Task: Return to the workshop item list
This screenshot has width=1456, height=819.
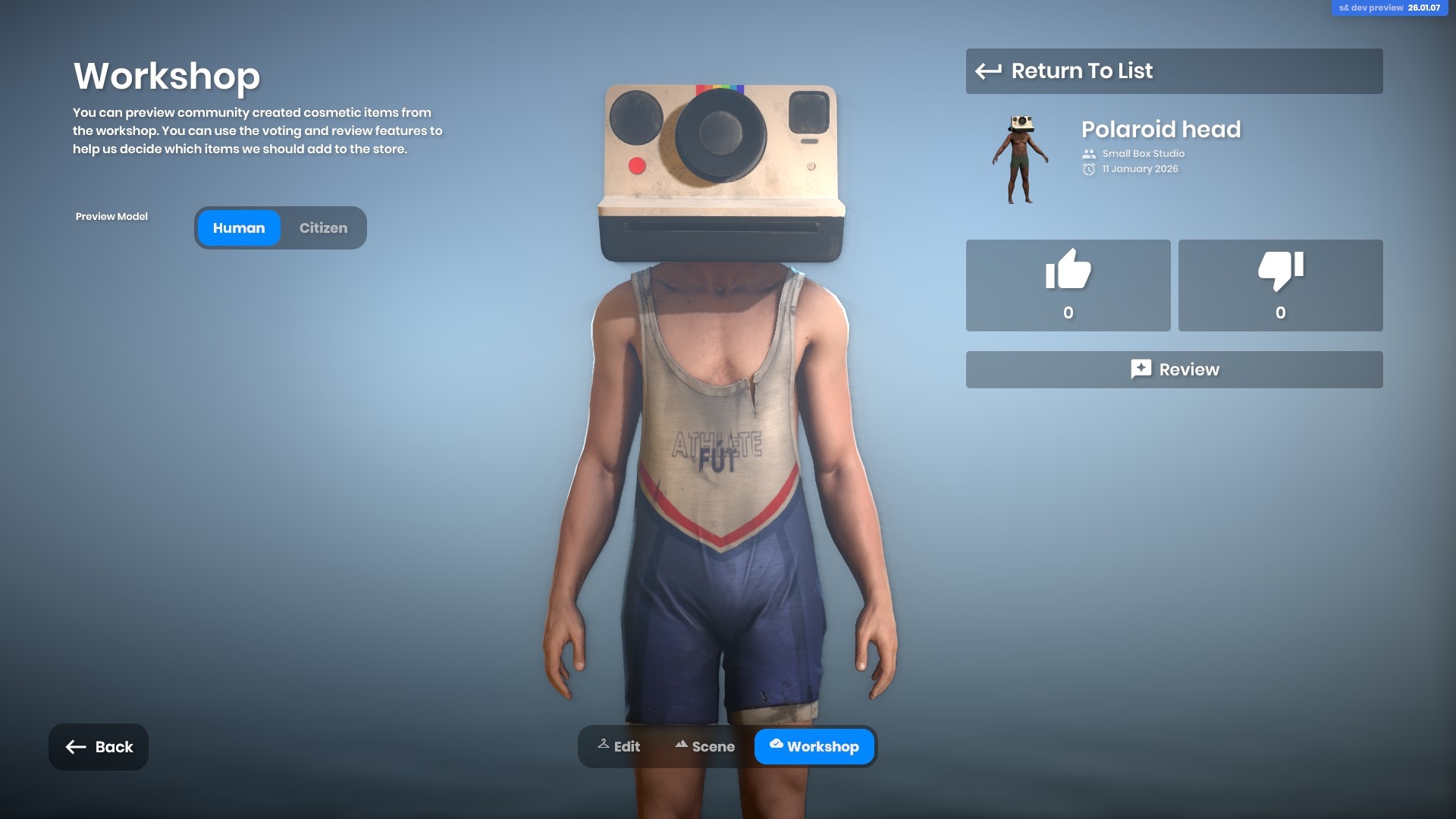Action: click(1173, 71)
